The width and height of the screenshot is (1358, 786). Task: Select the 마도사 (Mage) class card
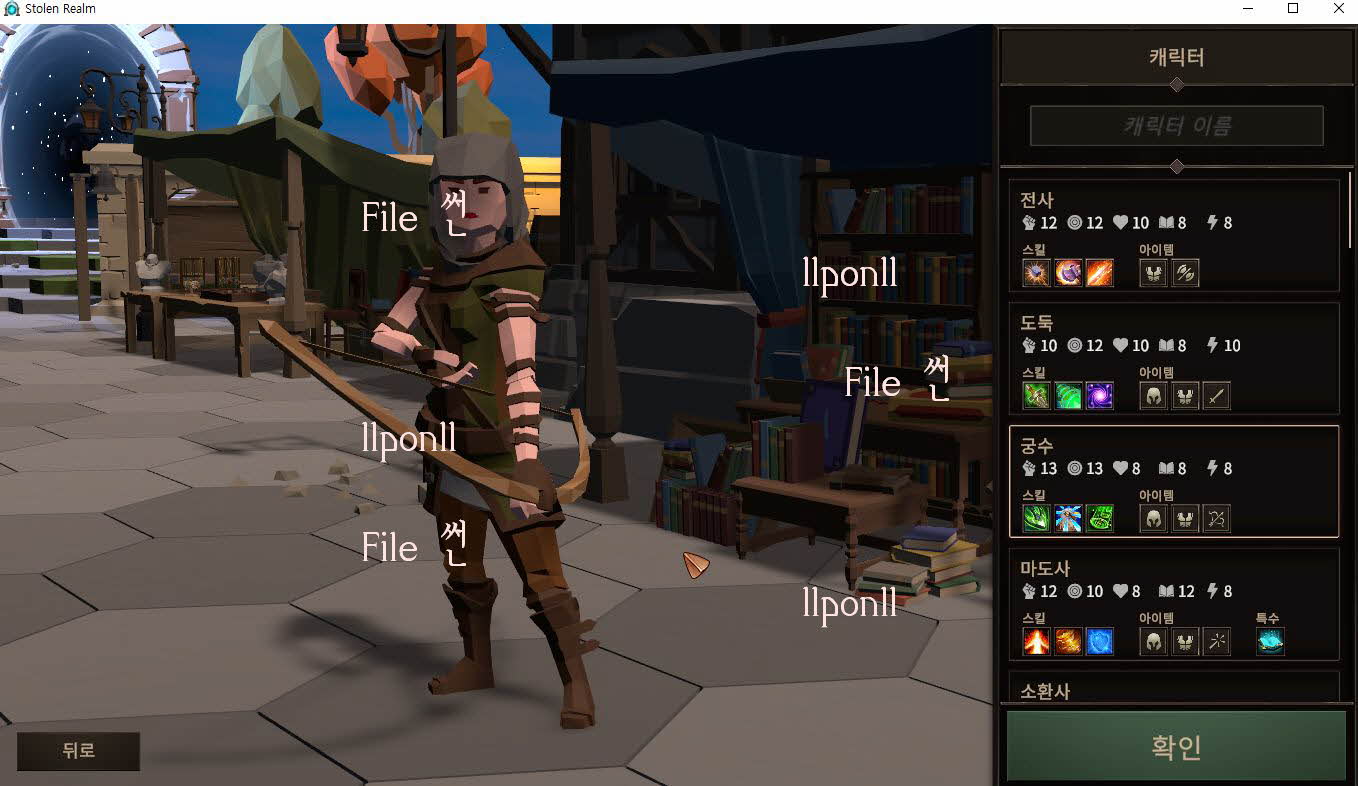1174,604
